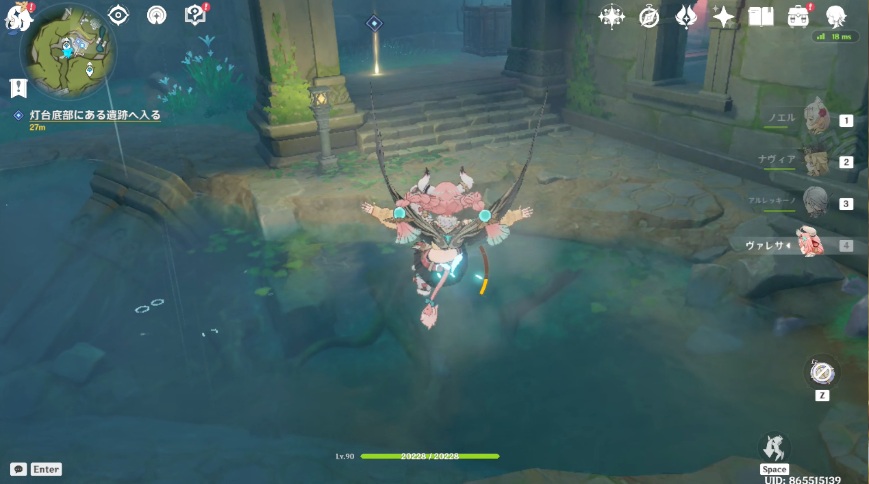Screen dimensions: 869x484
Task: Open the speech-bubble question mark icon
Action: (x=195, y=15)
